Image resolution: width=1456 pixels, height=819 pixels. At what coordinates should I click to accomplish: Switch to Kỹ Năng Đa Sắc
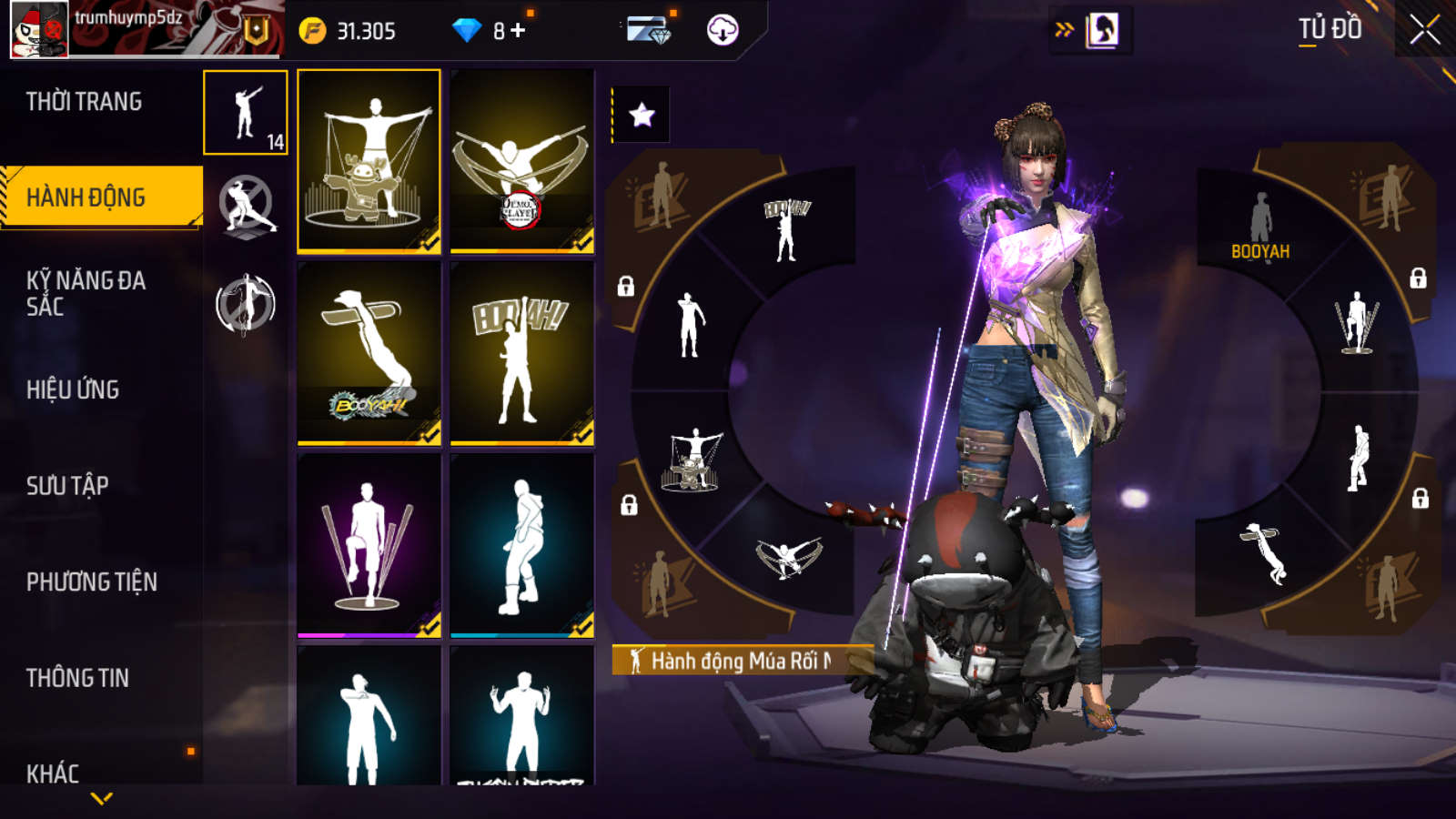point(86,293)
